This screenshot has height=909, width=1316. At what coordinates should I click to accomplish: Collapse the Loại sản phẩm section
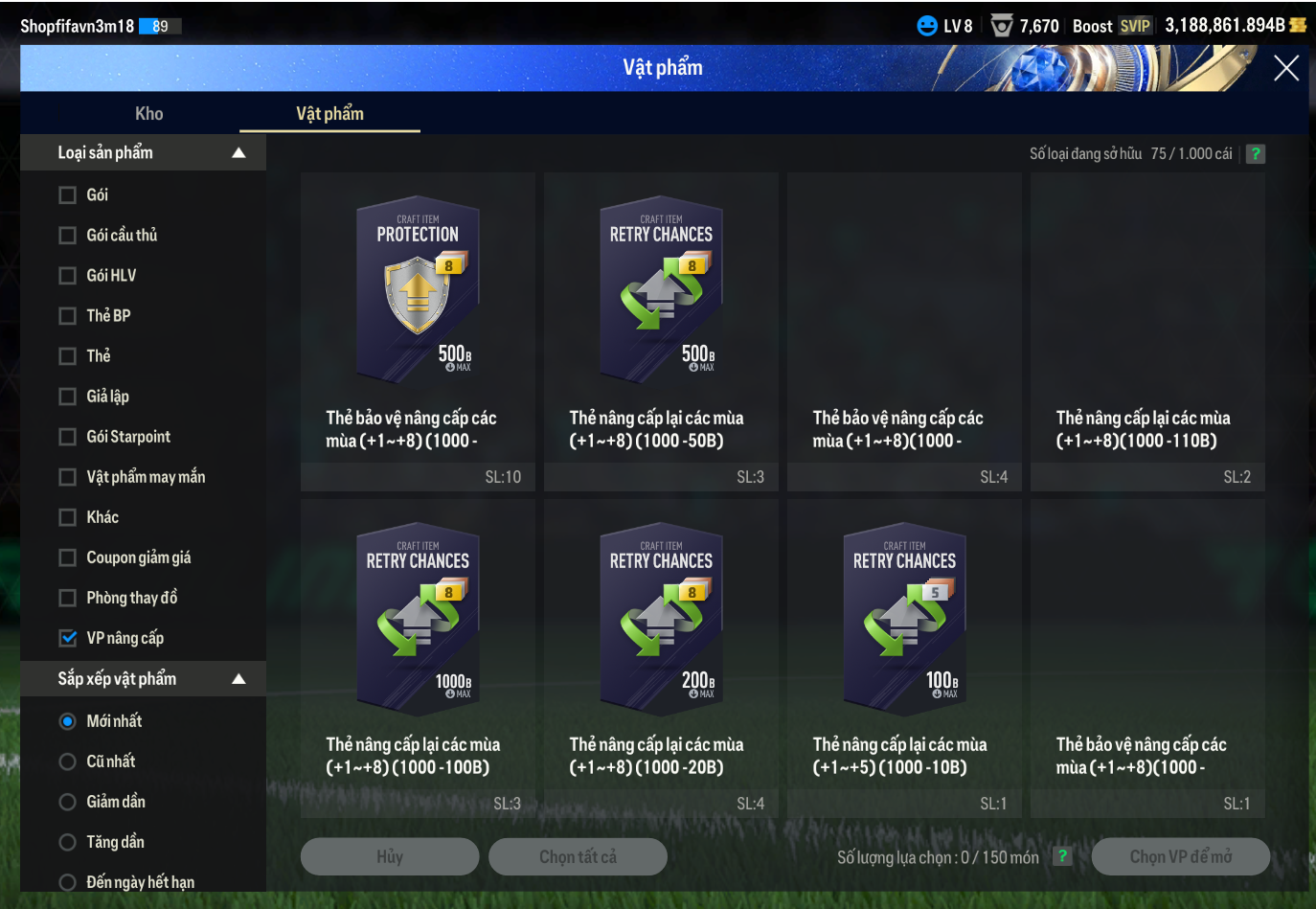238,153
